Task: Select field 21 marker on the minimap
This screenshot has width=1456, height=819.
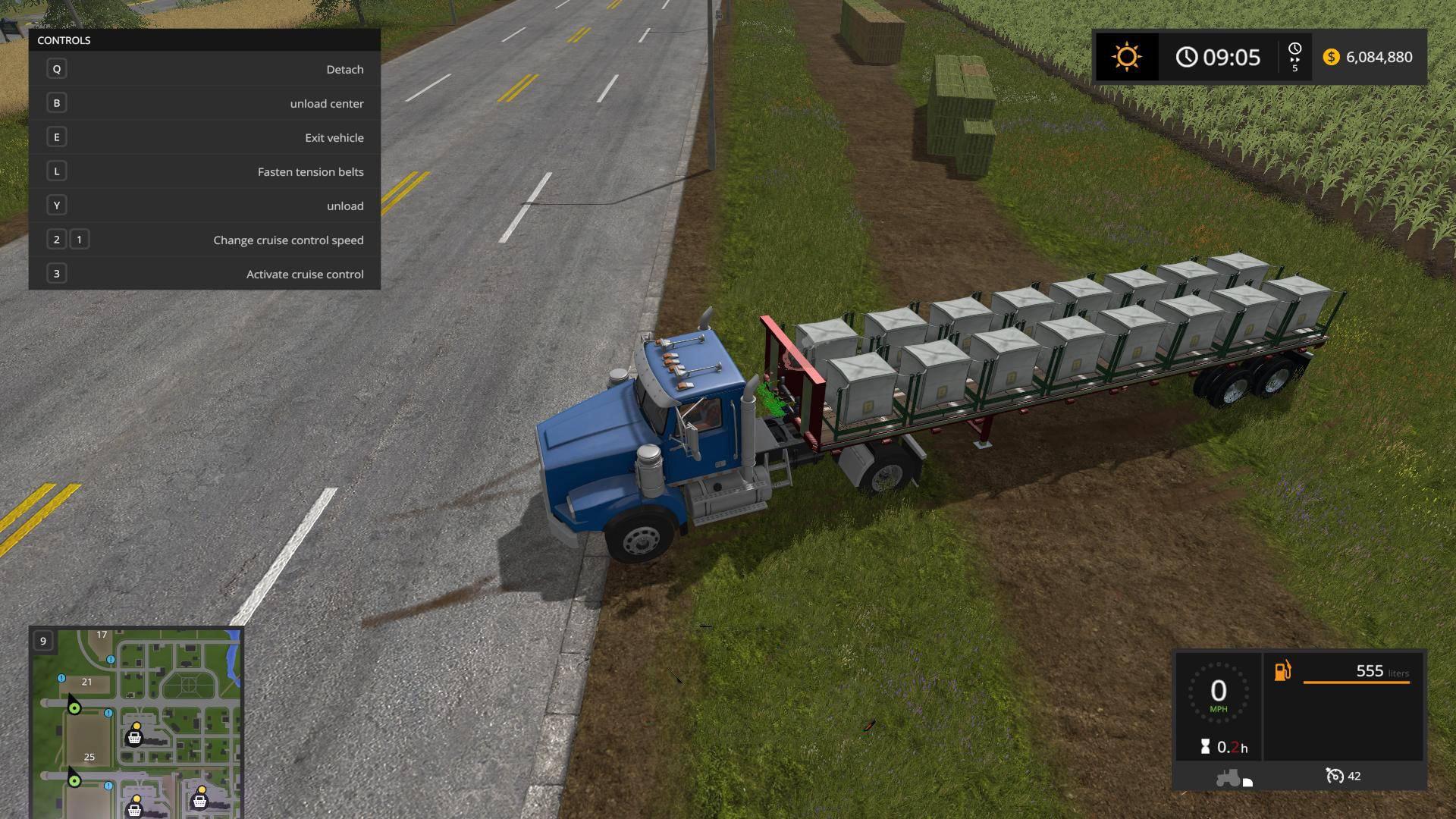Action: coord(87,682)
